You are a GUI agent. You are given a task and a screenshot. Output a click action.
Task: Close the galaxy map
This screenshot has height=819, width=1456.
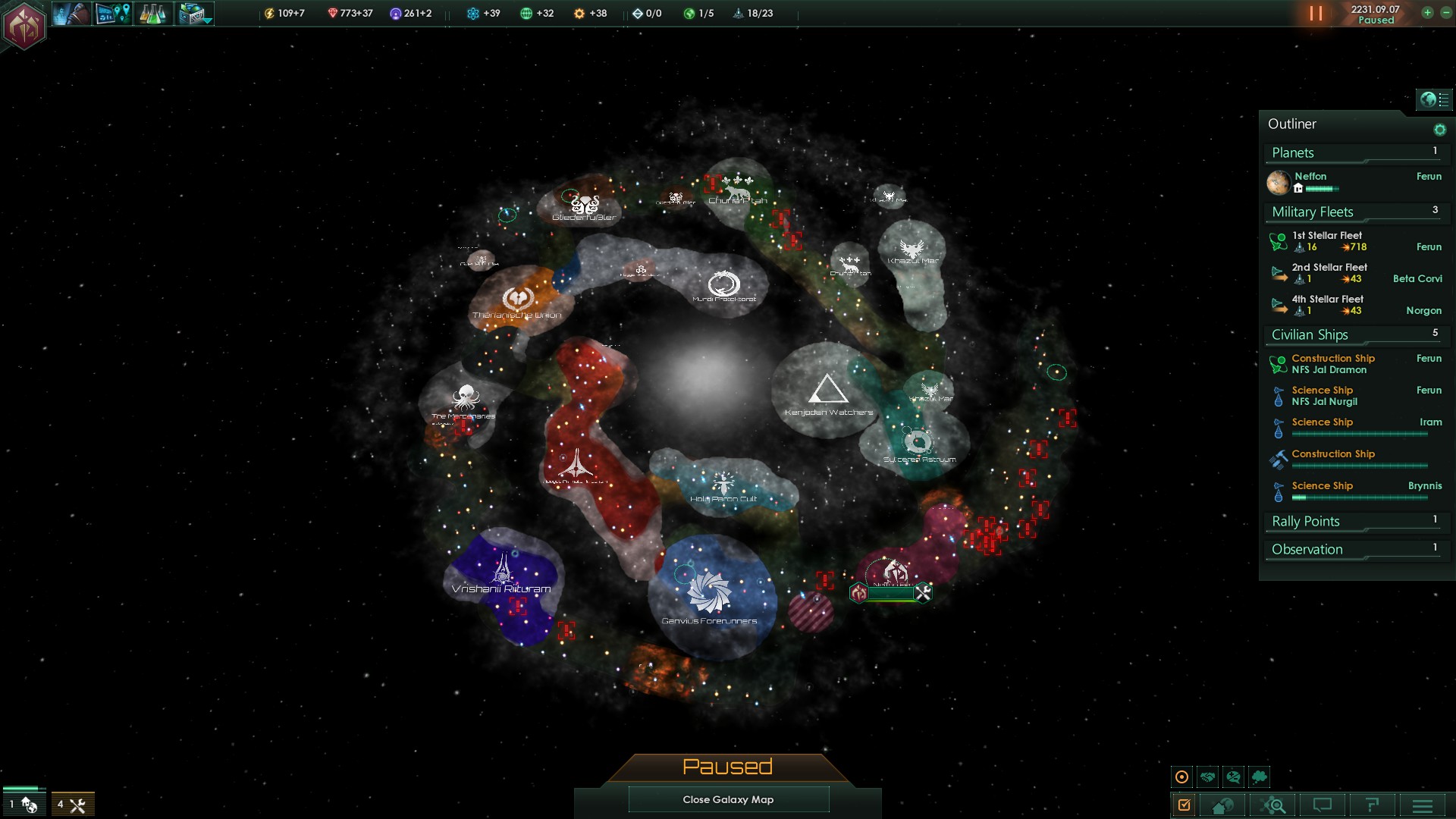point(728,799)
